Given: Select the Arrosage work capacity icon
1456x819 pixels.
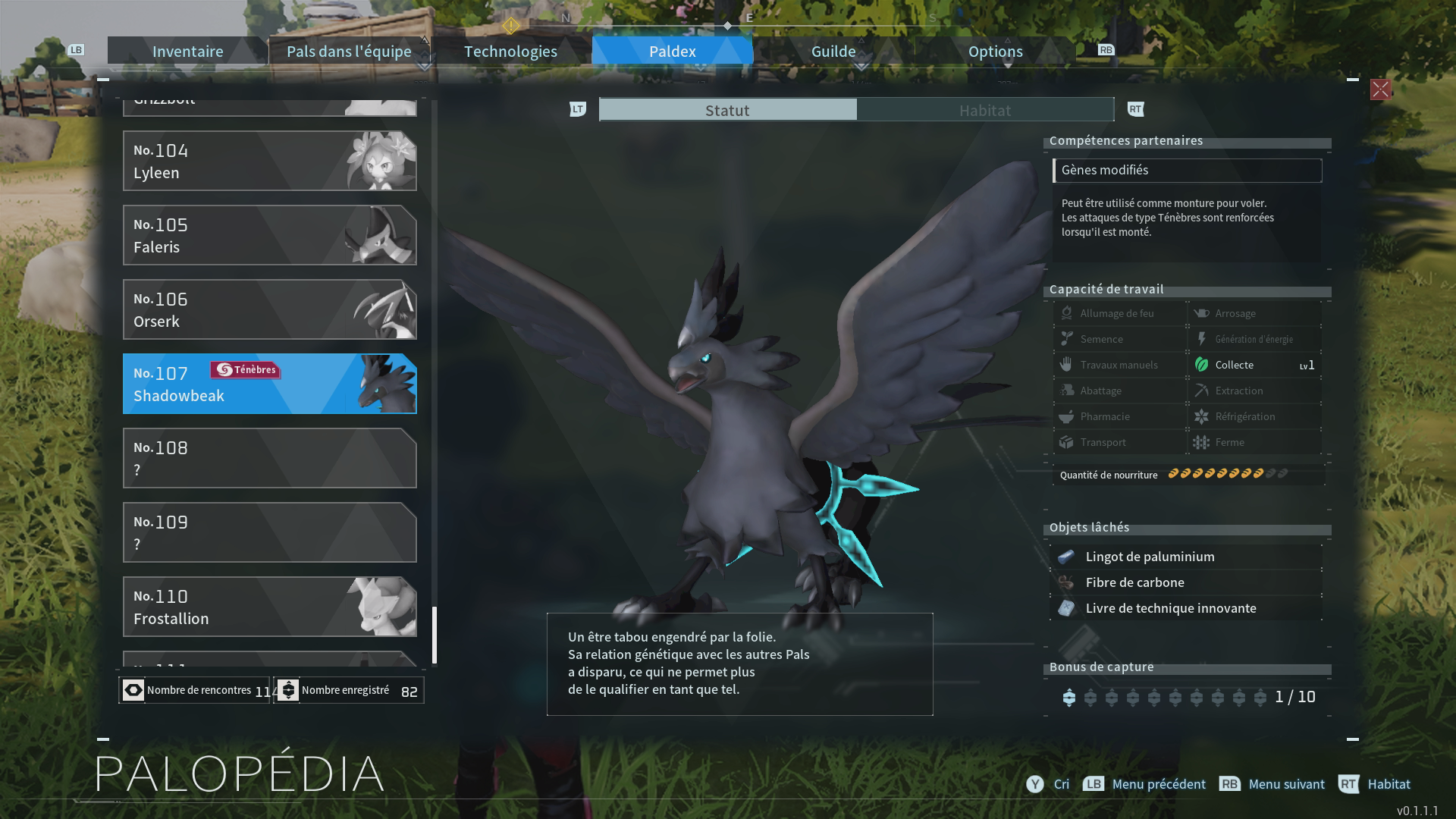Looking at the screenshot, I should pyautogui.click(x=1200, y=312).
